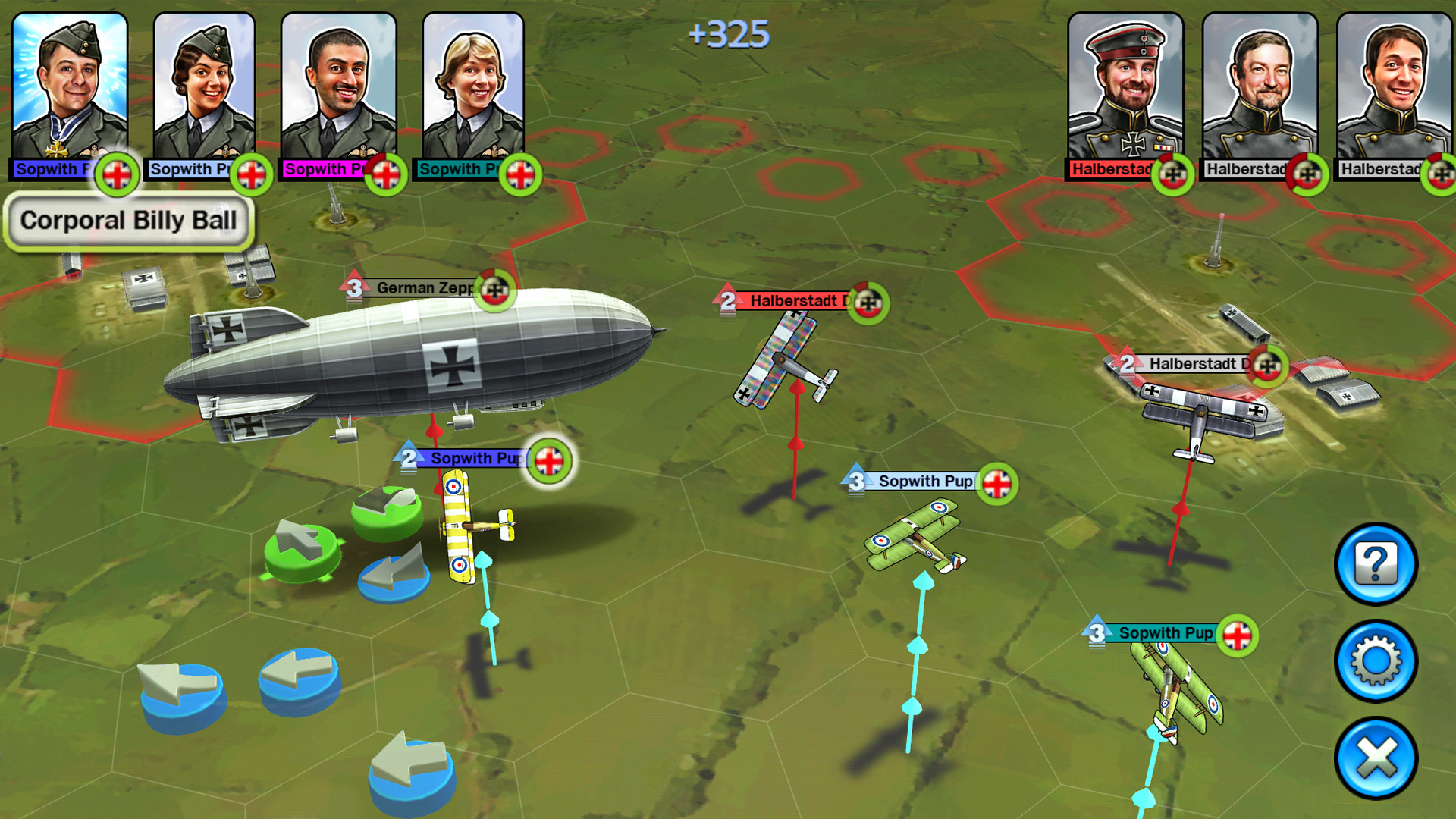Select the second British pilot portrait
Image resolution: width=1456 pixels, height=819 pixels.
[x=203, y=83]
